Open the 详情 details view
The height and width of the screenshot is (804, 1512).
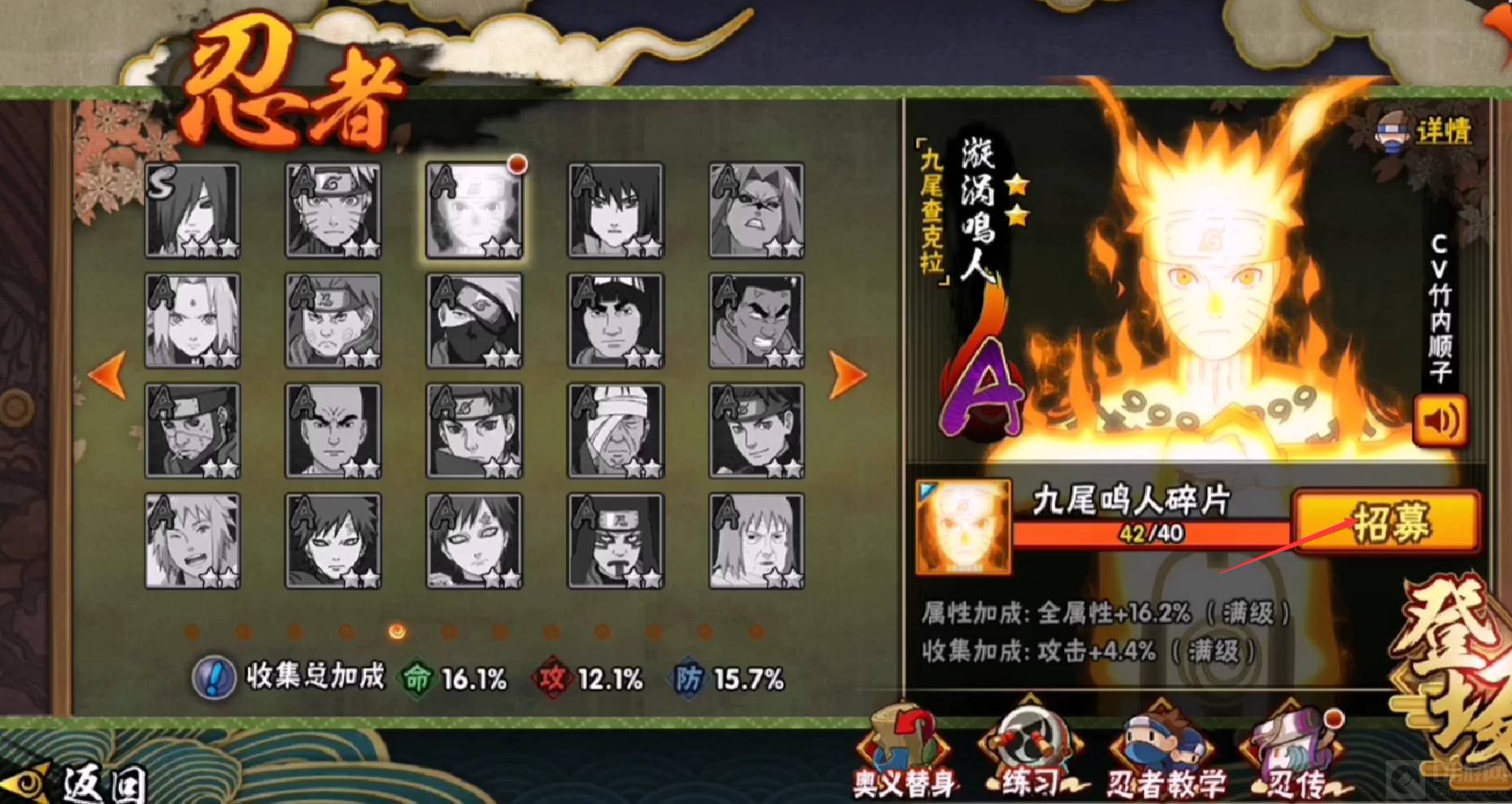tap(1427, 130)
